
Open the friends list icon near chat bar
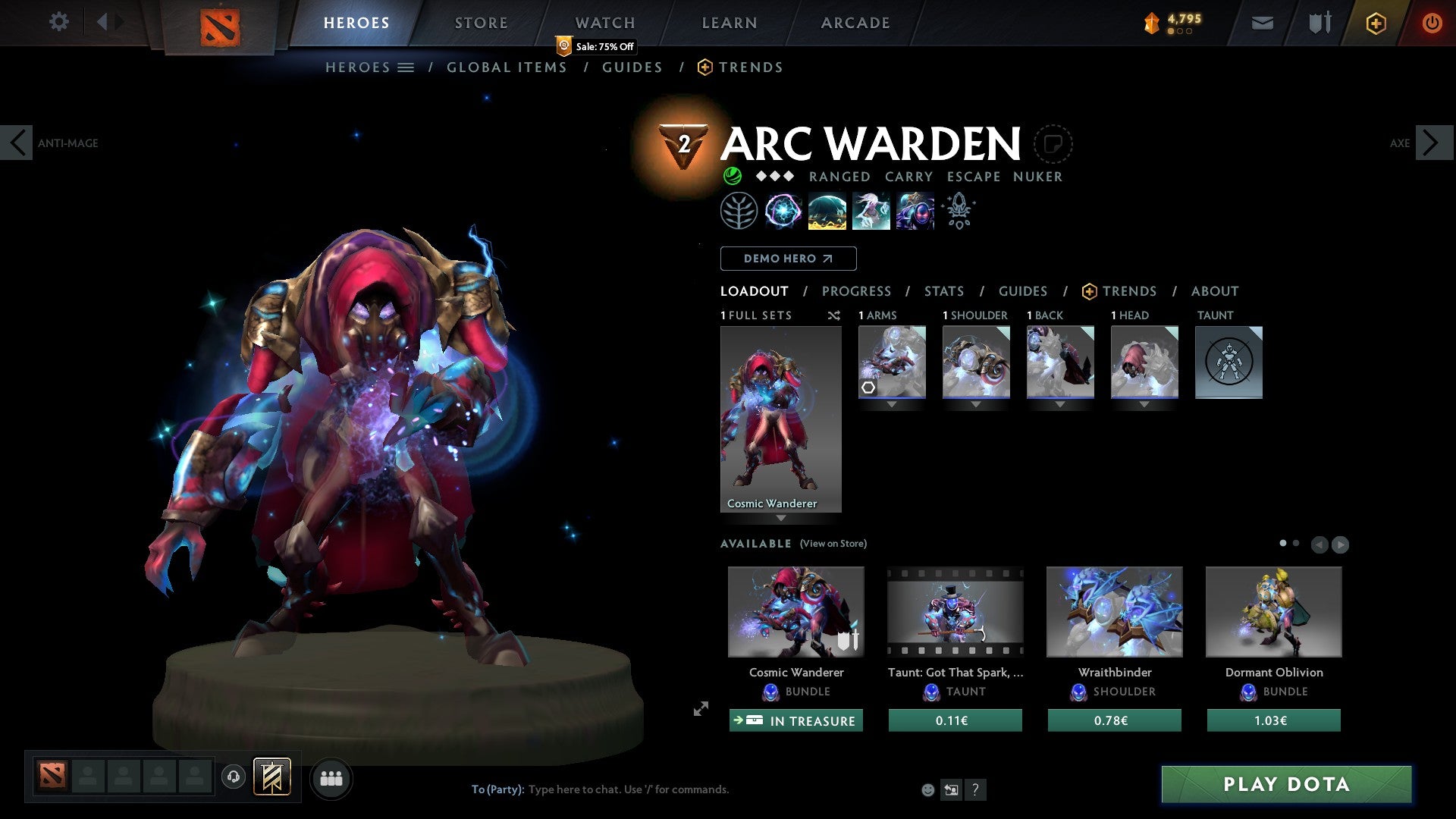click(x=331, y=778)
